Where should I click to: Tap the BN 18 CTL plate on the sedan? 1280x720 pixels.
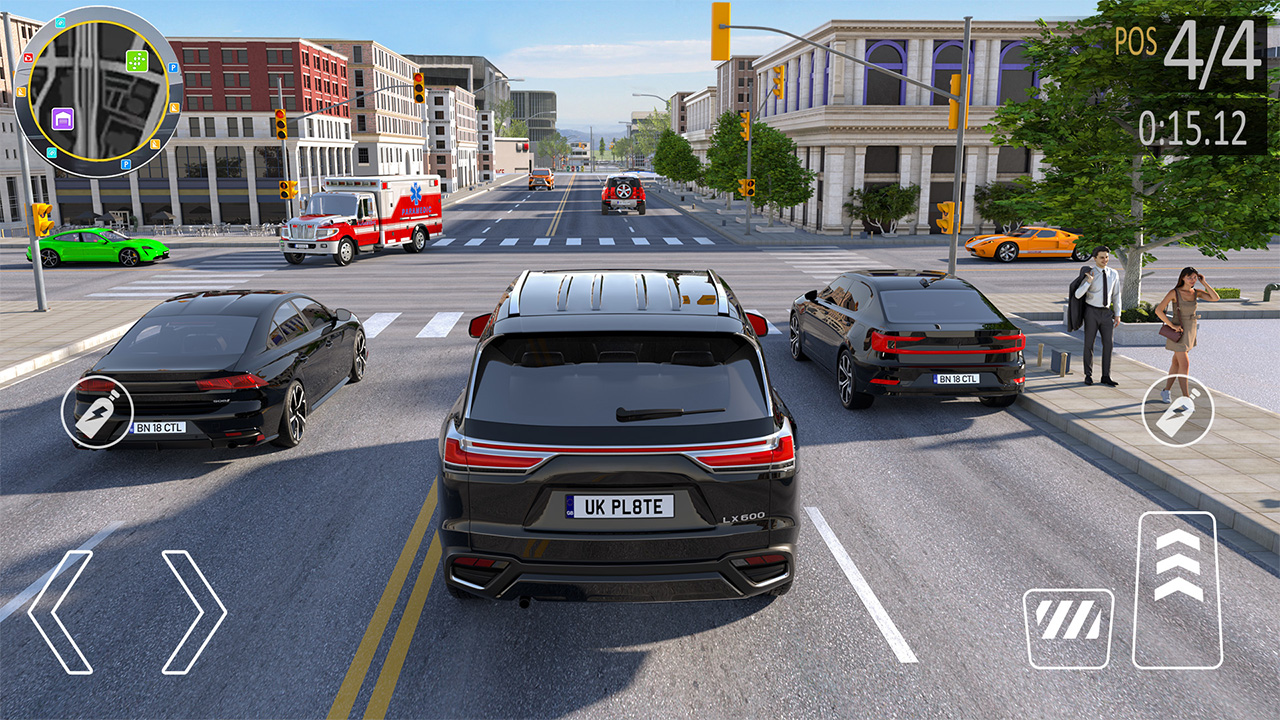pyautogui.click(x=161, y=428)
